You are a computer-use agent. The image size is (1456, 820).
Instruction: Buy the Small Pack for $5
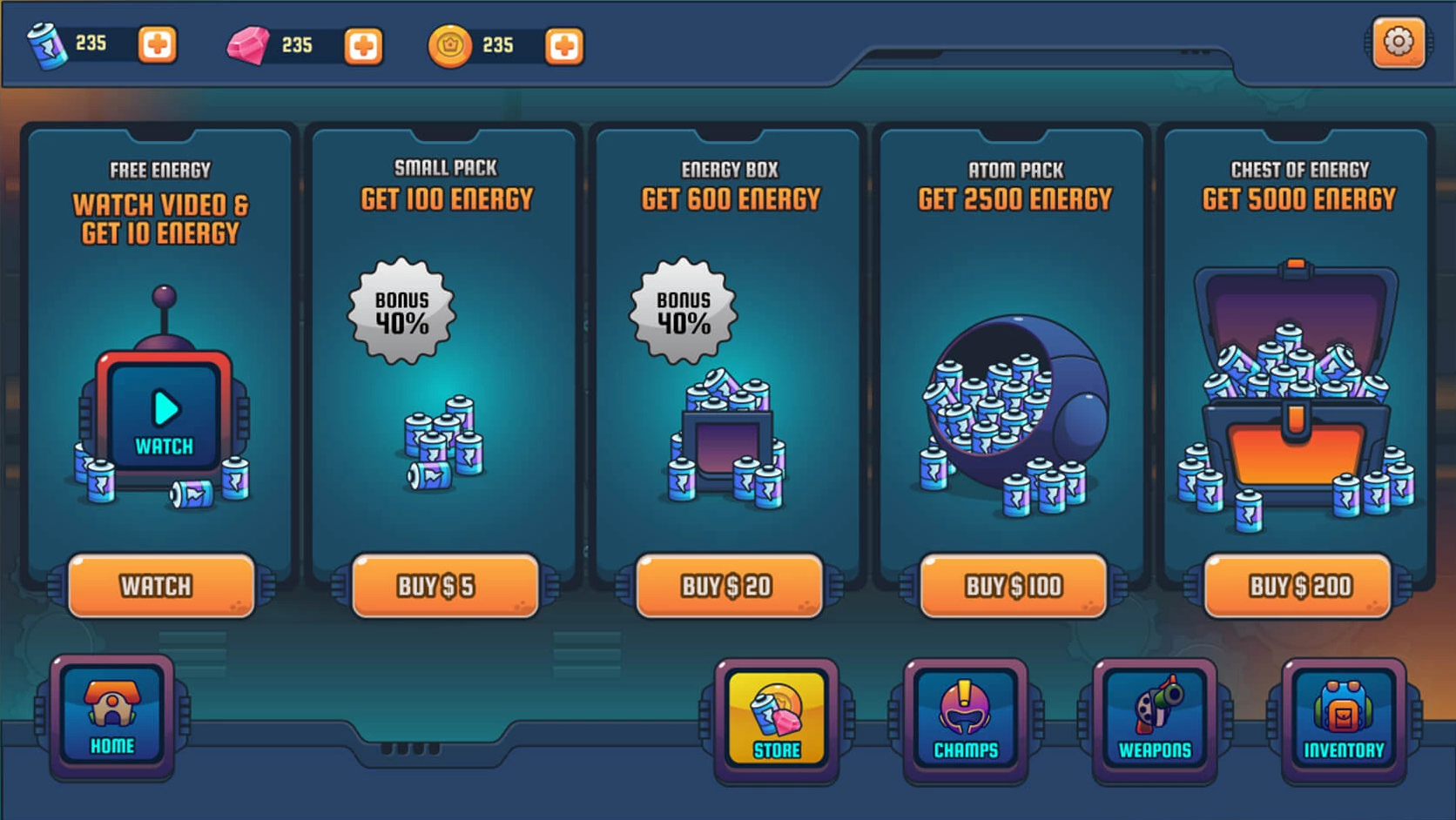[x=444, y=586]
